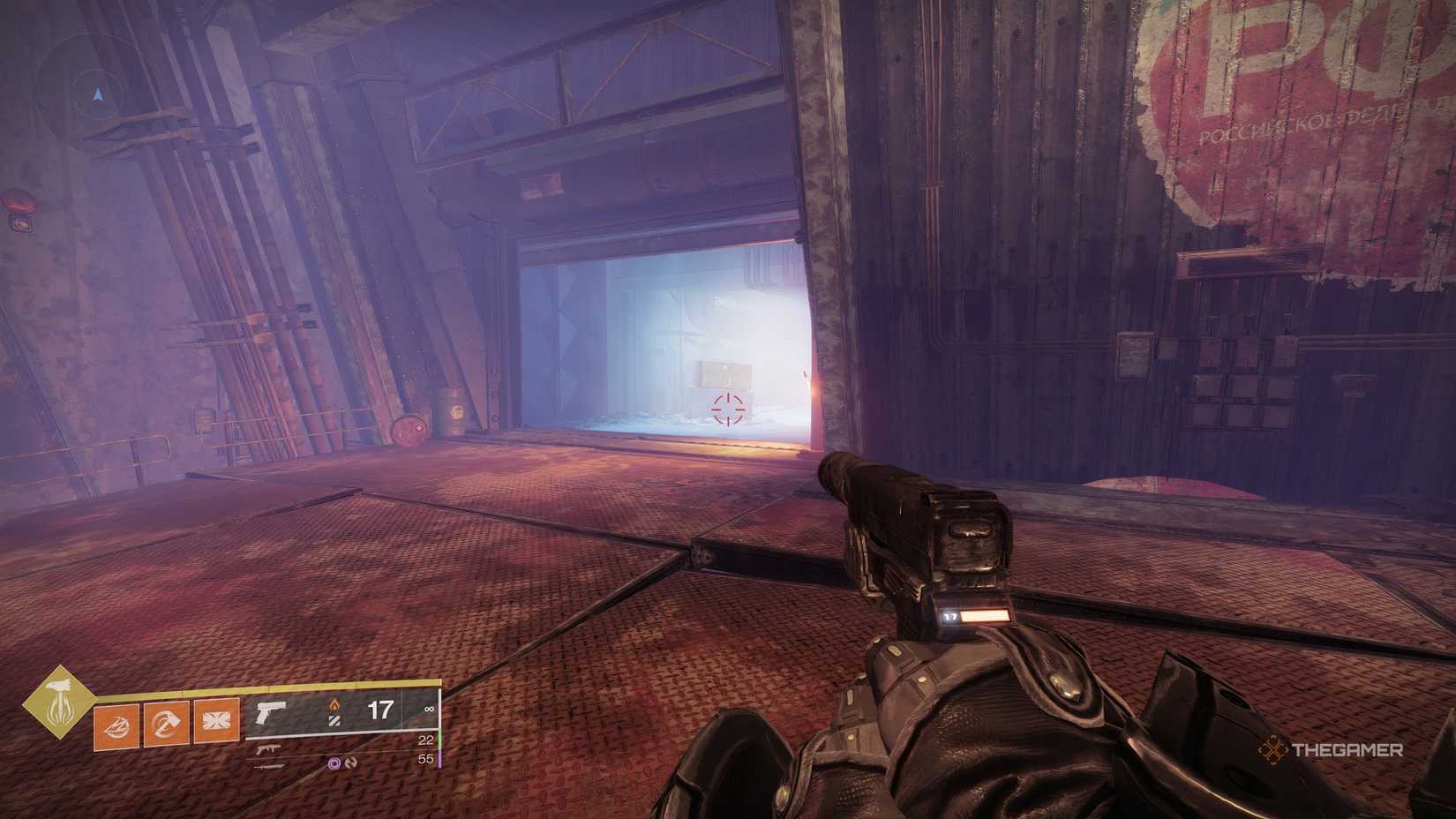Click the Solar damage flame icon

(x=334, y=705)
